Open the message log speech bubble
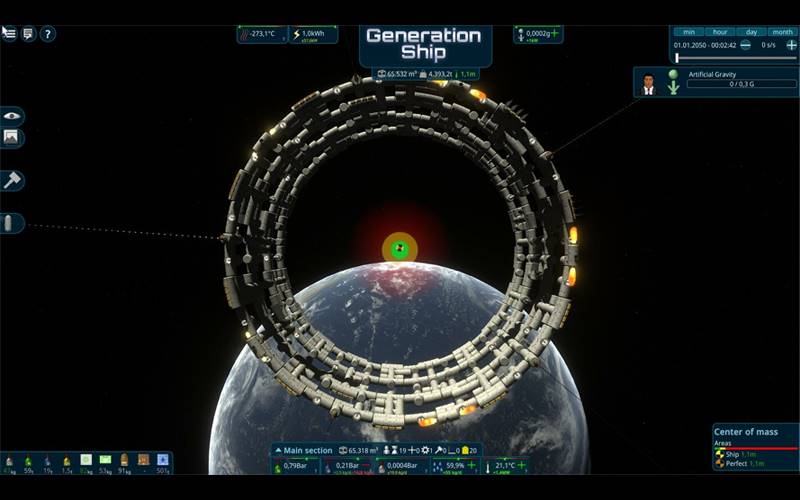Image resolution: width=800 pixels, height=500 pixels. tap(28, 33)
